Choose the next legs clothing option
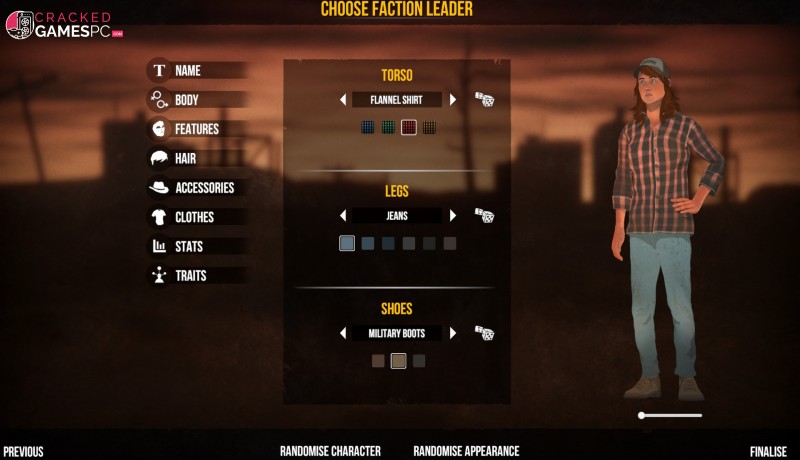The height and width of the screenshot is (460, 800). pyautogui.click(x=453, y=215)
